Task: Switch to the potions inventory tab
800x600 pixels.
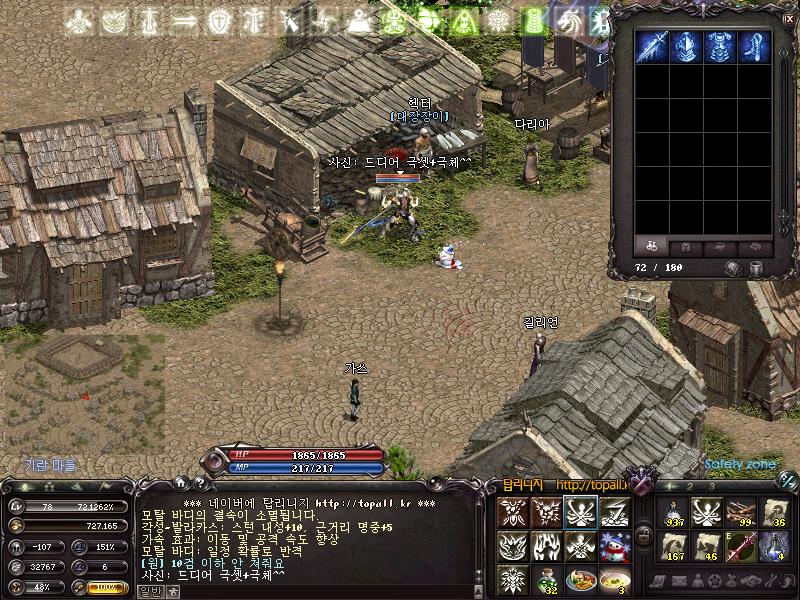Action: pyautogui.click(x=652, y=245)
